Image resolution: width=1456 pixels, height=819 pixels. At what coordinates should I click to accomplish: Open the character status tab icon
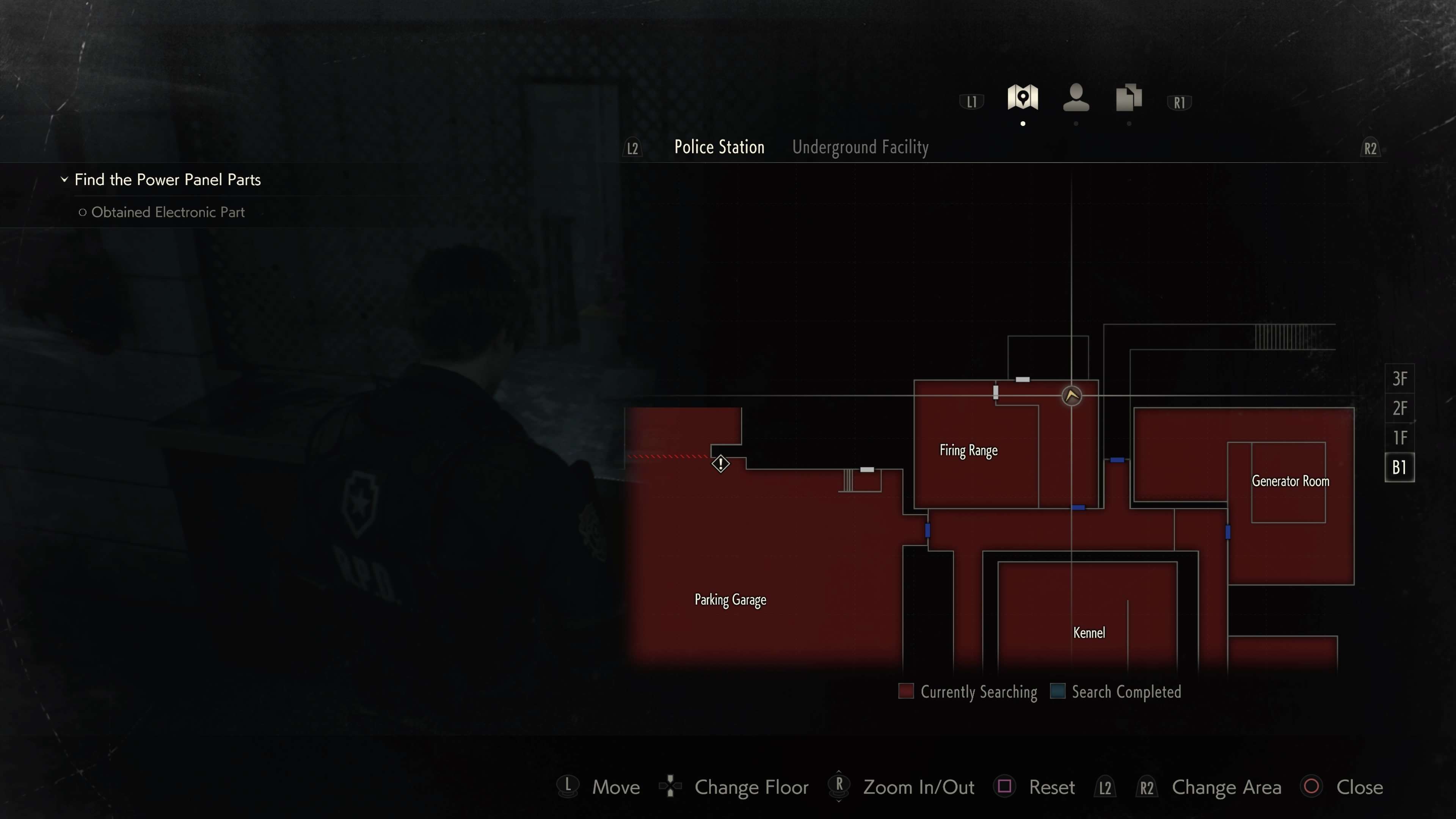pyautogui.click(x=1076, y=98)
